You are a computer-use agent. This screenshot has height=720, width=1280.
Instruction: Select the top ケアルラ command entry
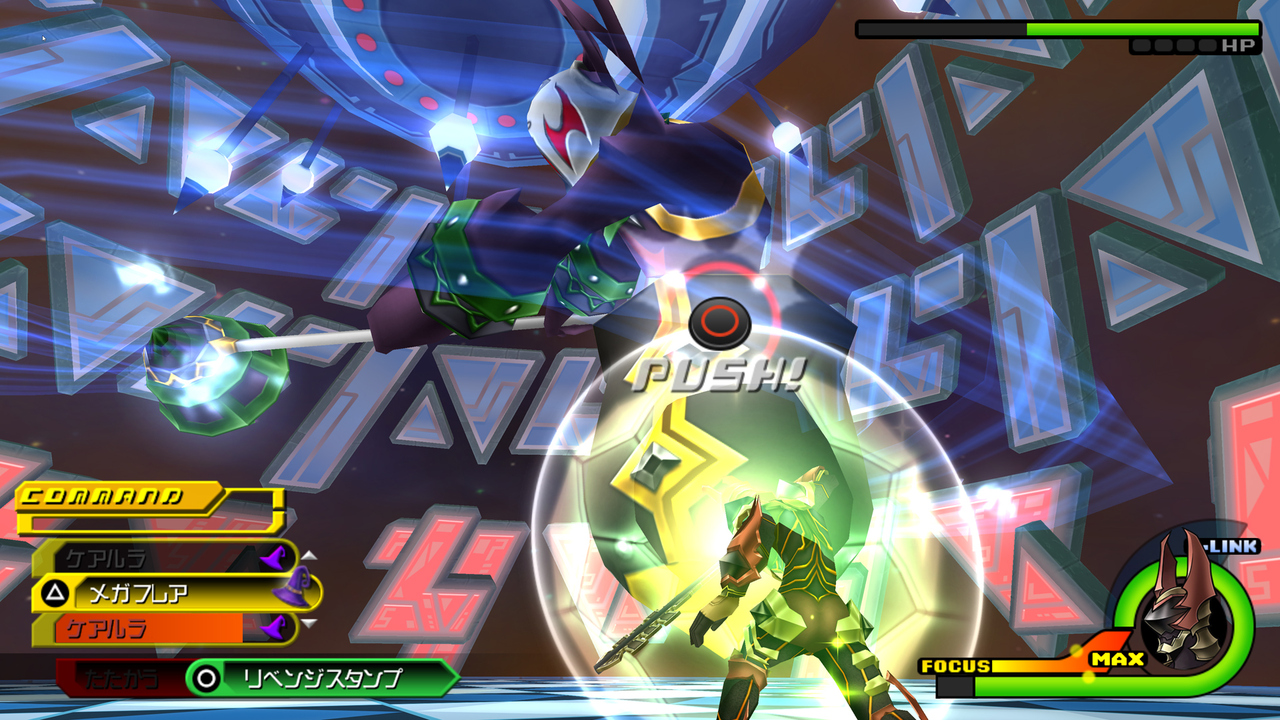110,557
